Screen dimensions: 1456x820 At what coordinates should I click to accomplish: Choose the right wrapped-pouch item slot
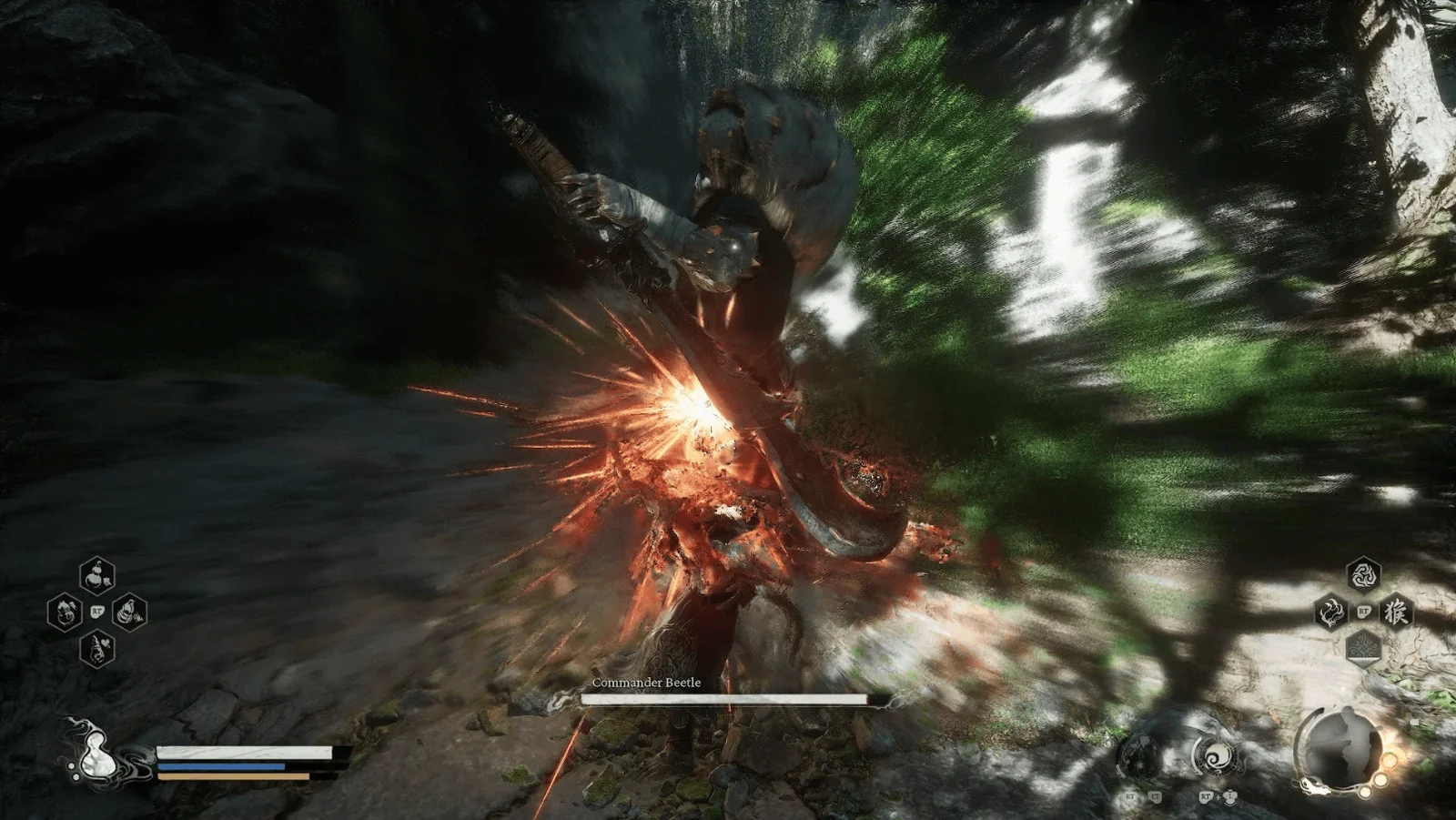[129, 612]
